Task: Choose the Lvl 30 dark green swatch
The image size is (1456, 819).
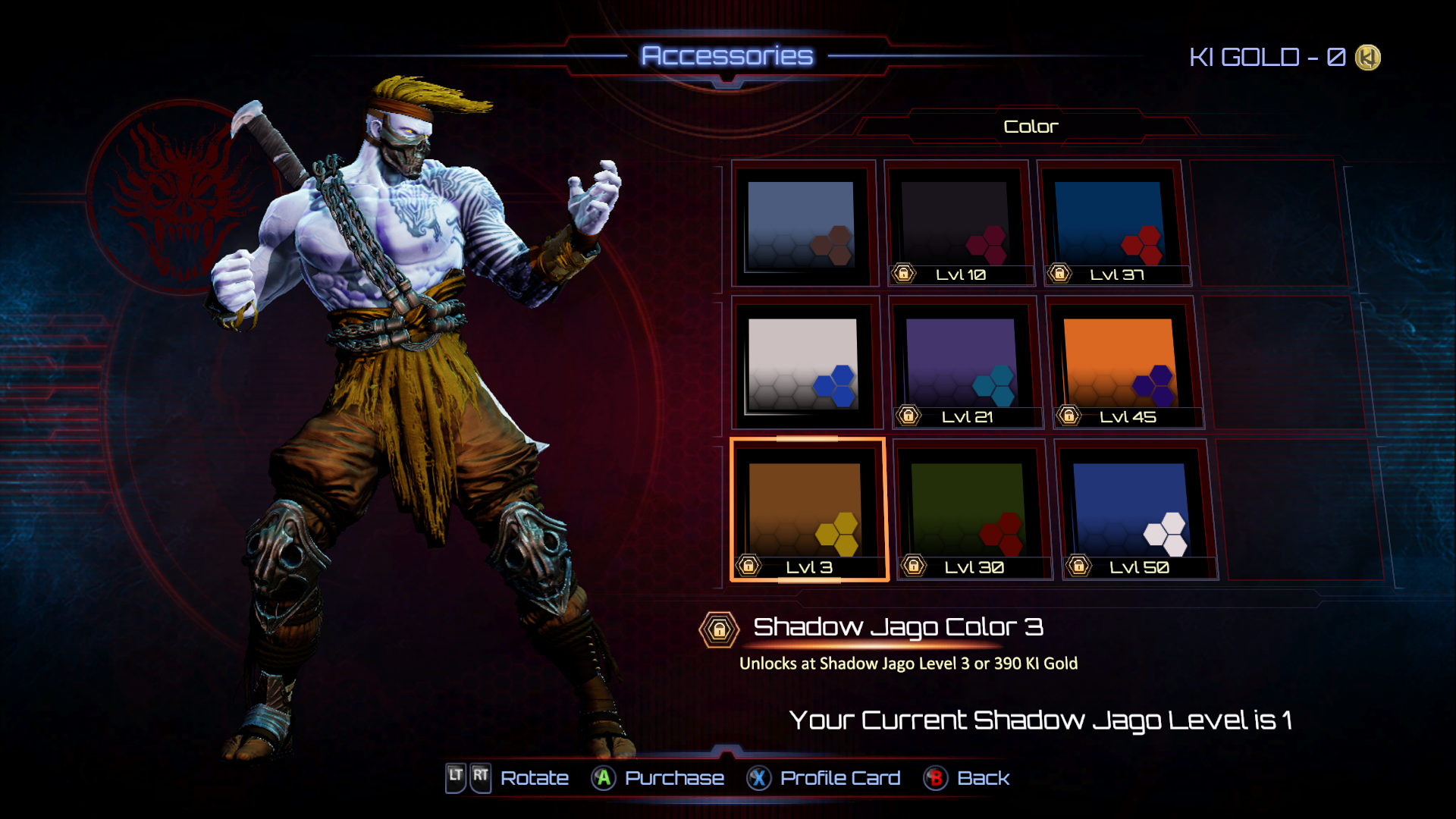Action: (969, 510)
